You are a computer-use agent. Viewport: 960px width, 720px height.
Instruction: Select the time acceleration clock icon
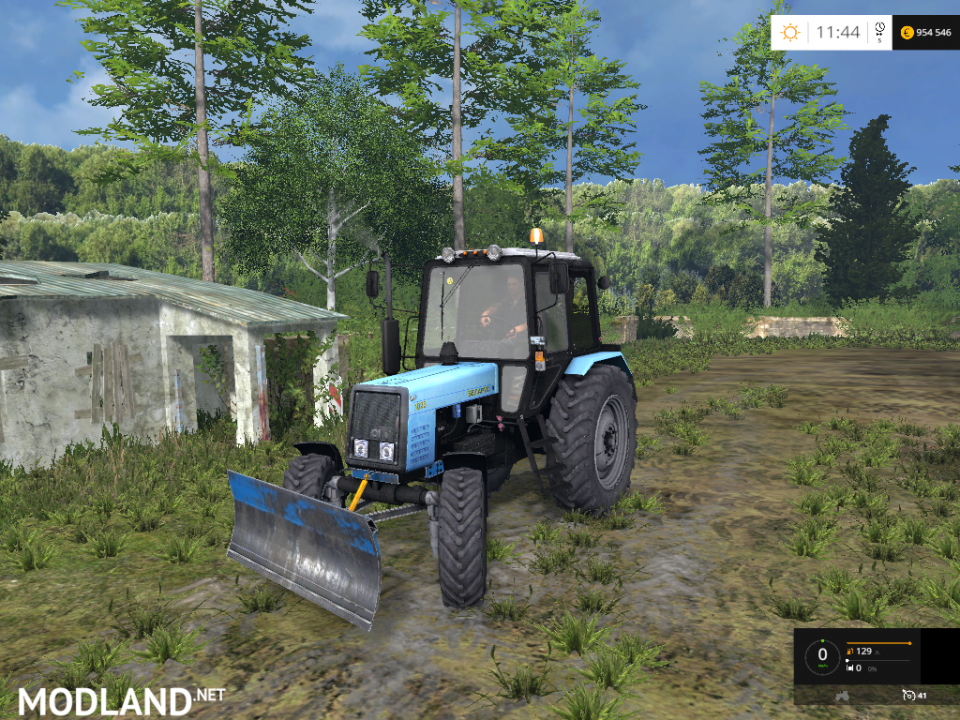pos(879,30)
